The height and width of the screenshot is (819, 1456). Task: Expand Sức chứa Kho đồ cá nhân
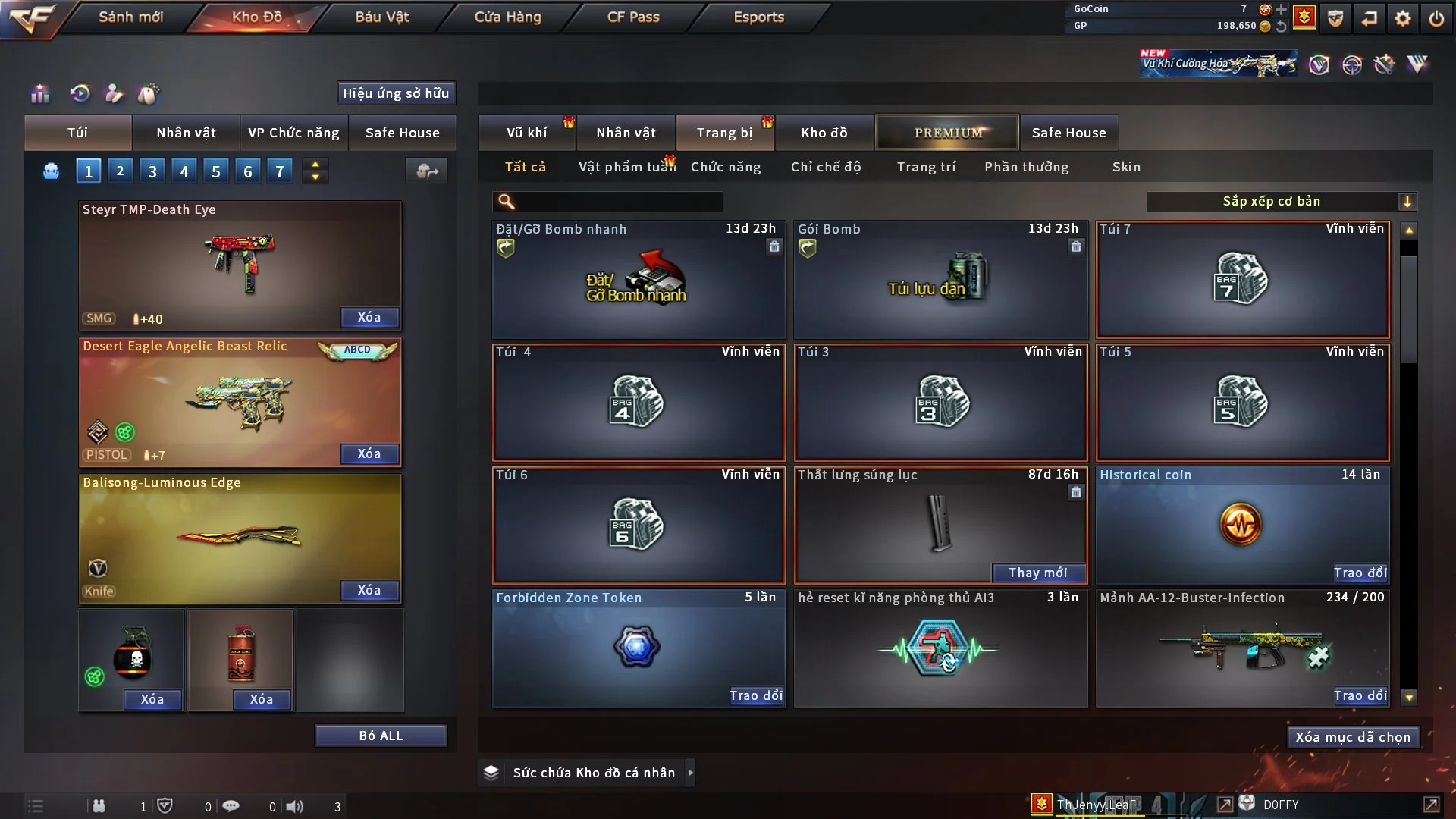tap(690, 773)
